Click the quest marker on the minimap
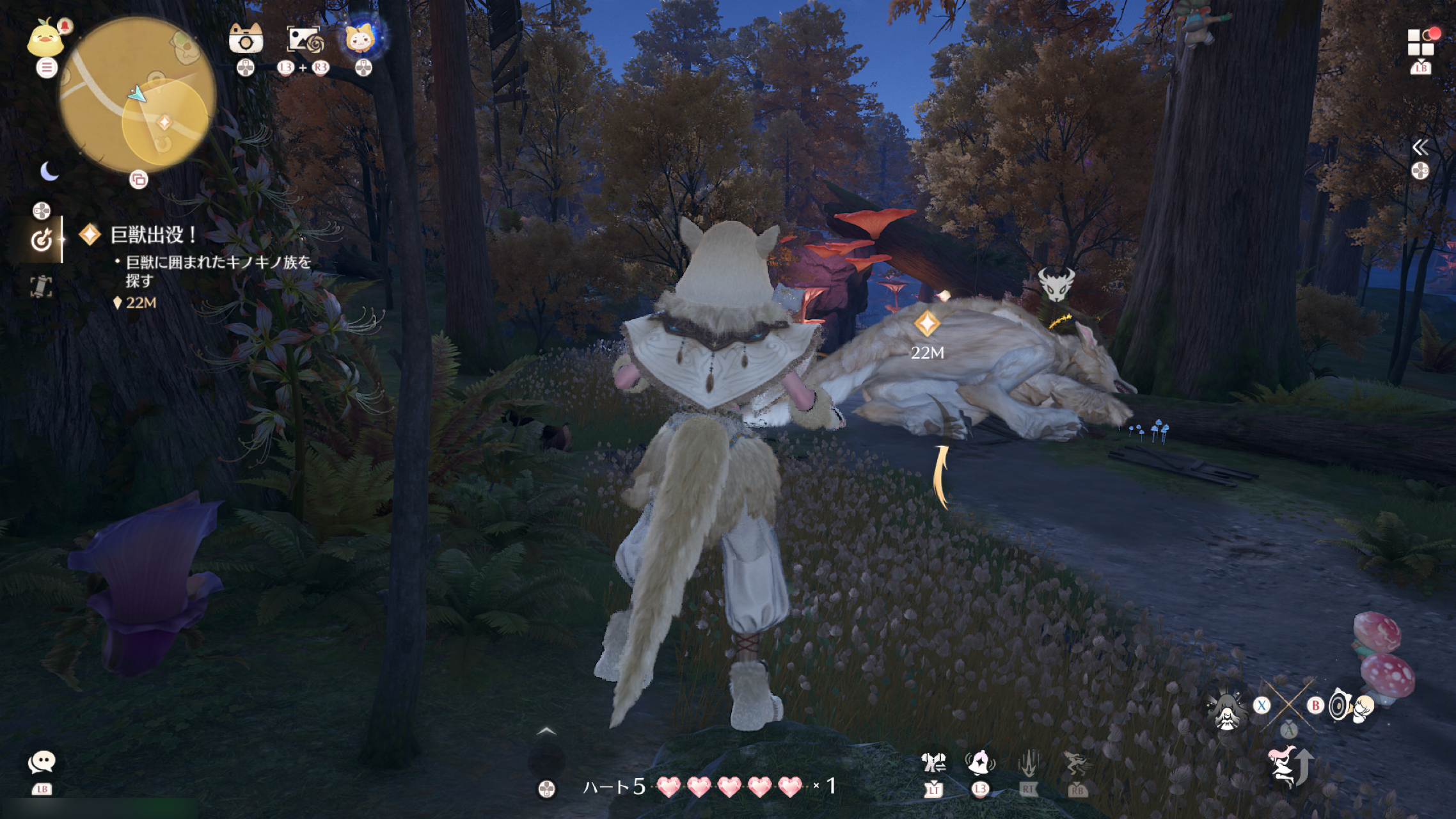The width and height of the screenshot is (1456, 819). pos(164,122)
